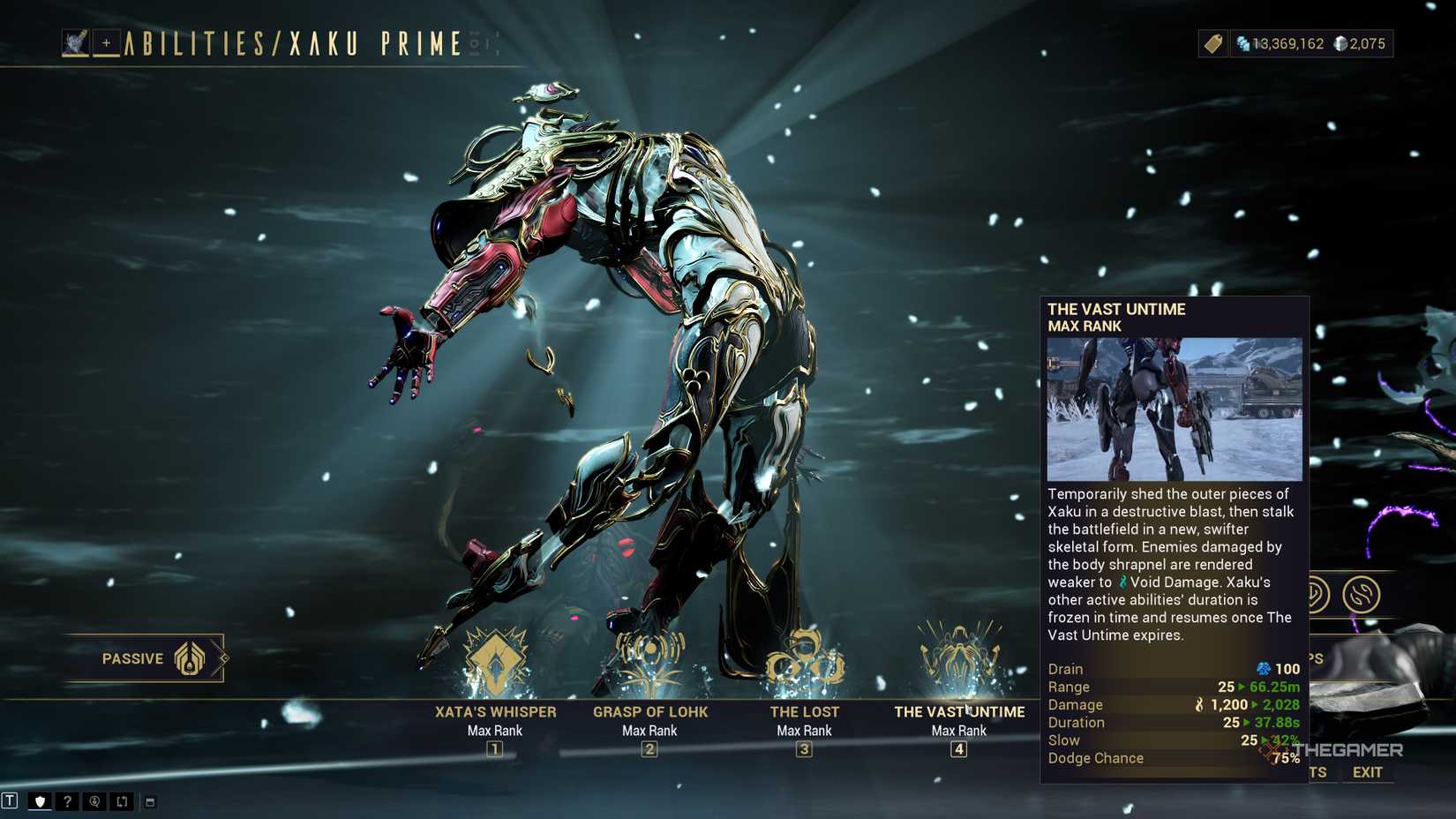Open controller bindings via the brackets icon
The image size is (1456, 819).
point(122,801)
